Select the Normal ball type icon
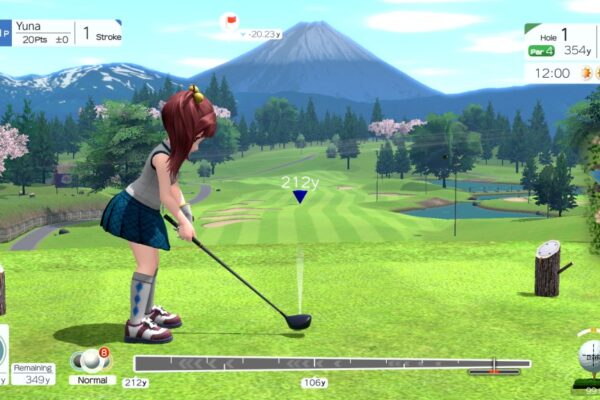Image resolution: width=600 pixels, height=400 pixels. pos(91,360)
